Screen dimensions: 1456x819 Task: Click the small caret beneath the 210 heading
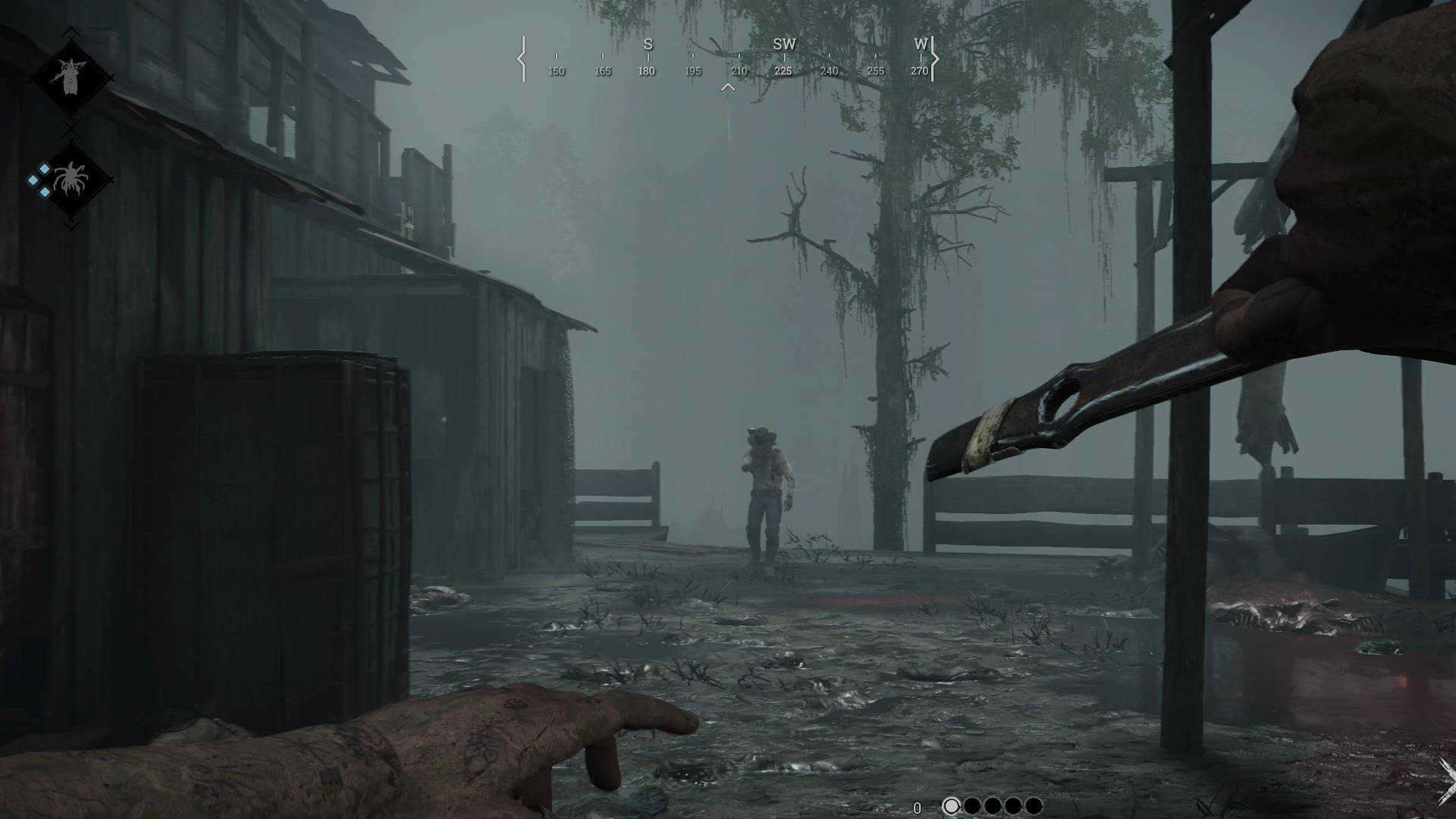pos(729,86)
